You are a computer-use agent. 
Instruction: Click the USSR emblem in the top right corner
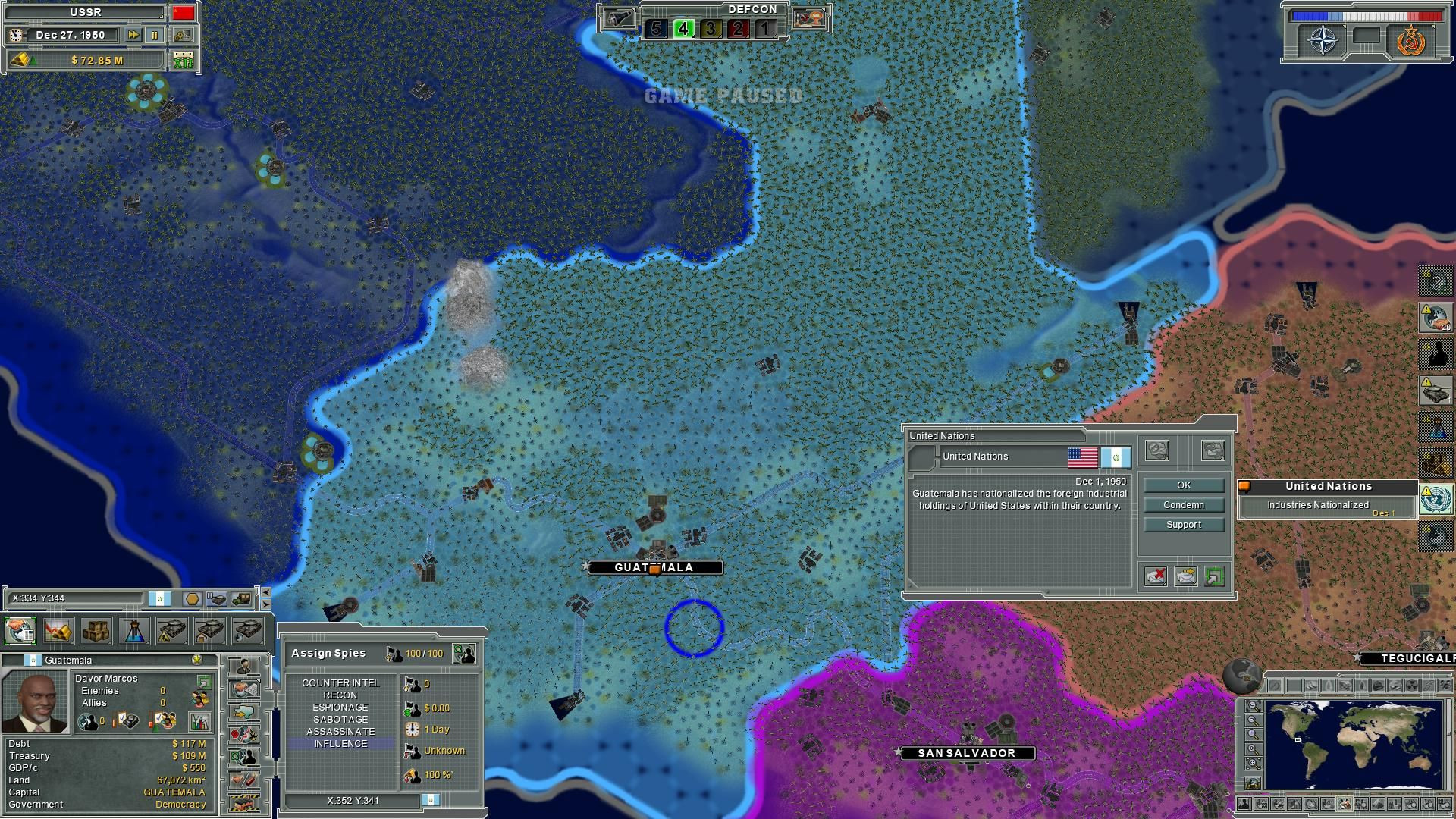pos(1410,42)
